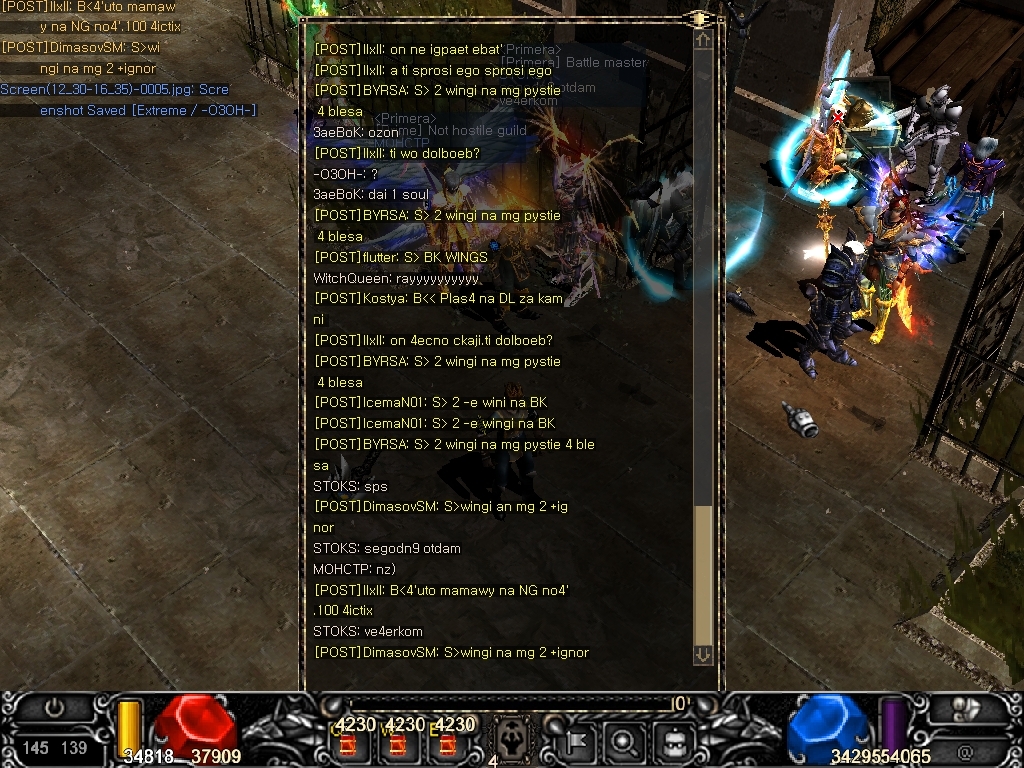Screen dimensions: 1024x768
Task: Use the middle potion hotbar slot
Action: (x=397, y=743)
